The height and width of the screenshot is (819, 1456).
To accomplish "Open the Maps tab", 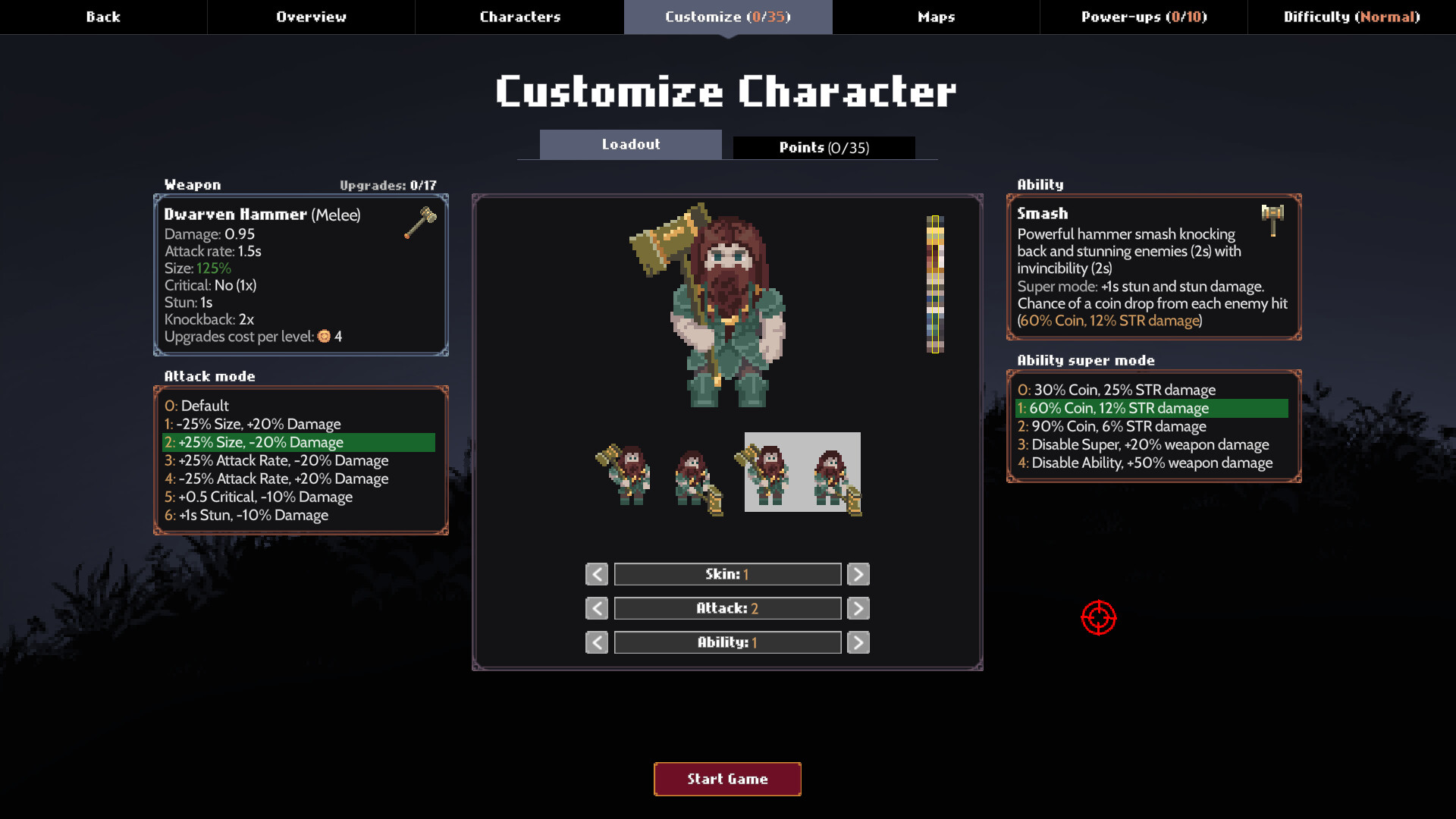I will [936, 17].
